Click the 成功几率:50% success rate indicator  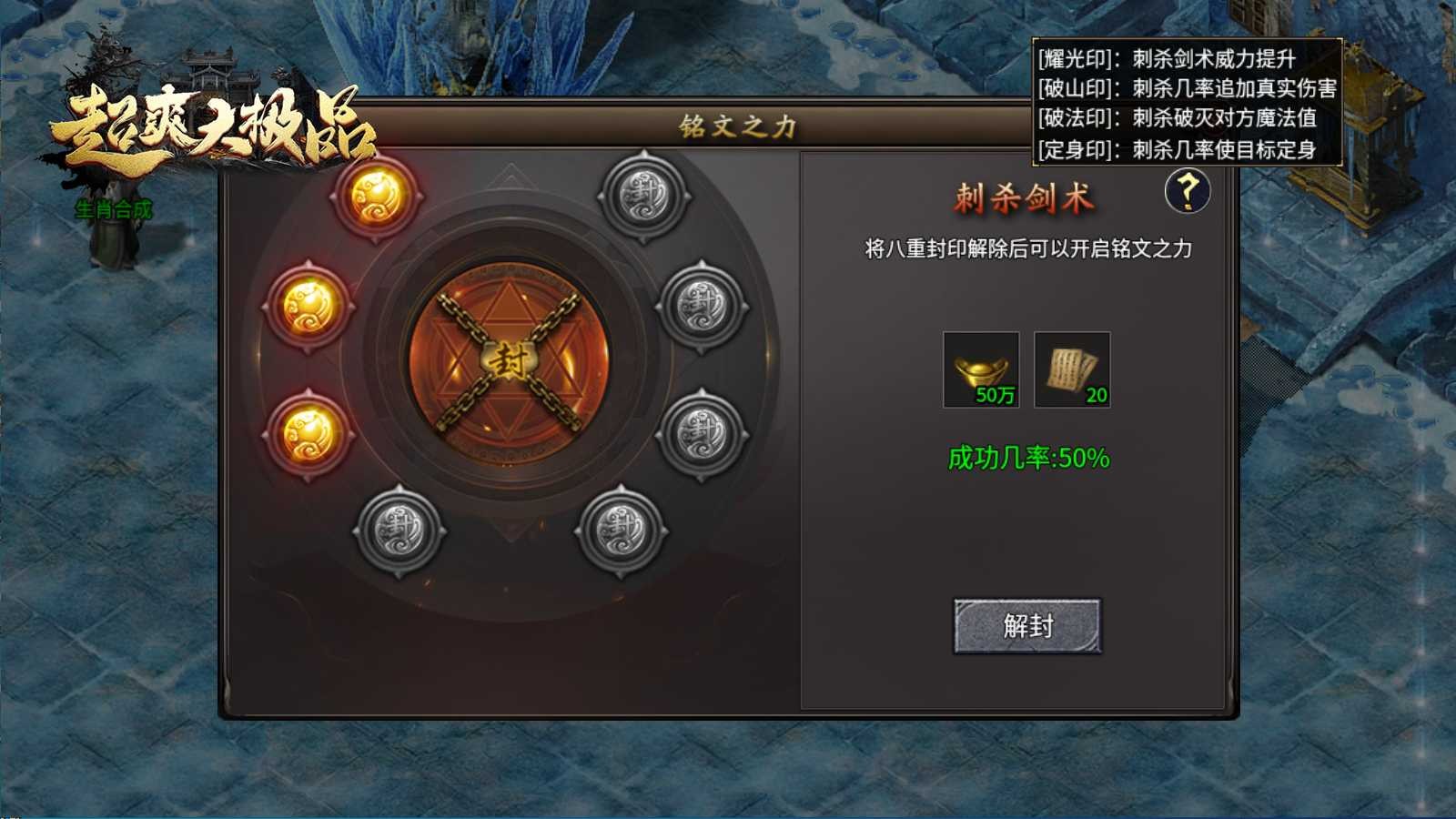coord(1028,460)
